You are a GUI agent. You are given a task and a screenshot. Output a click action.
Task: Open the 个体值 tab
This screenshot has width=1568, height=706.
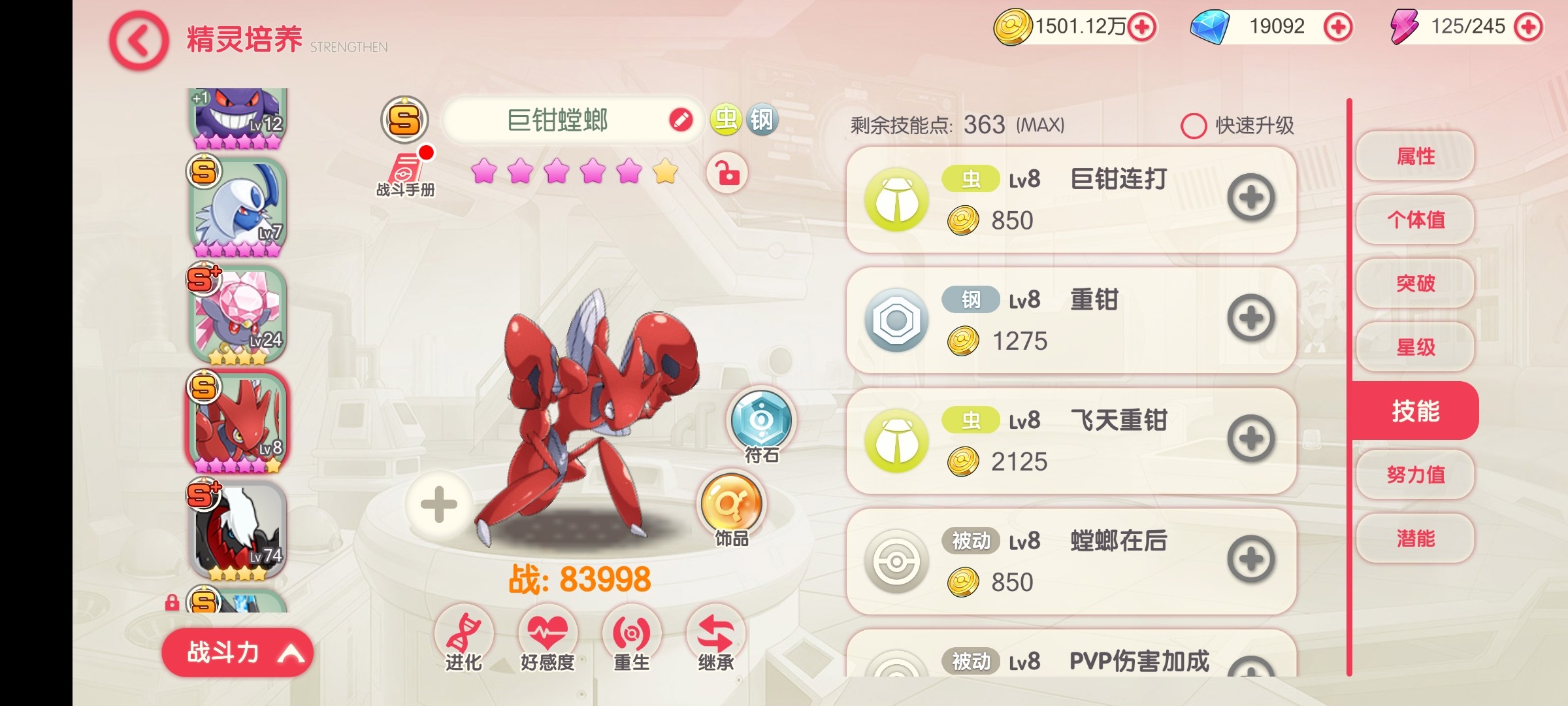1415,220
